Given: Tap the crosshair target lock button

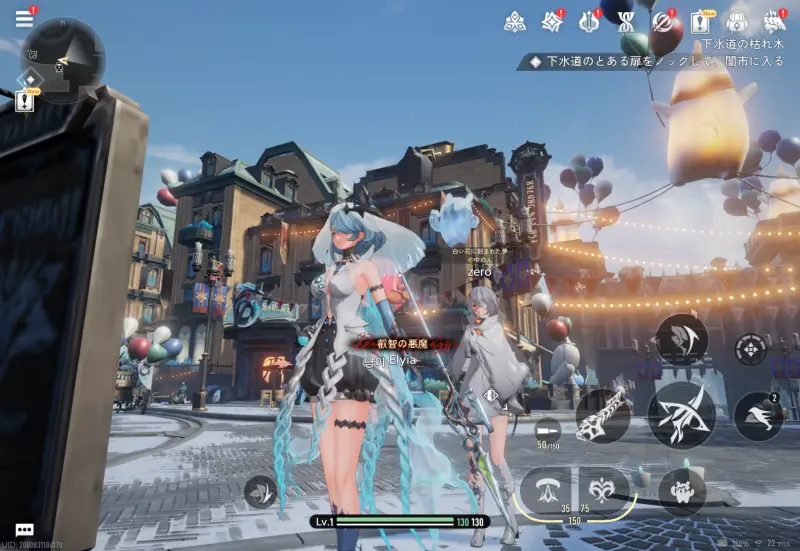Looking at the screenshot, I should tap(750, 349).
